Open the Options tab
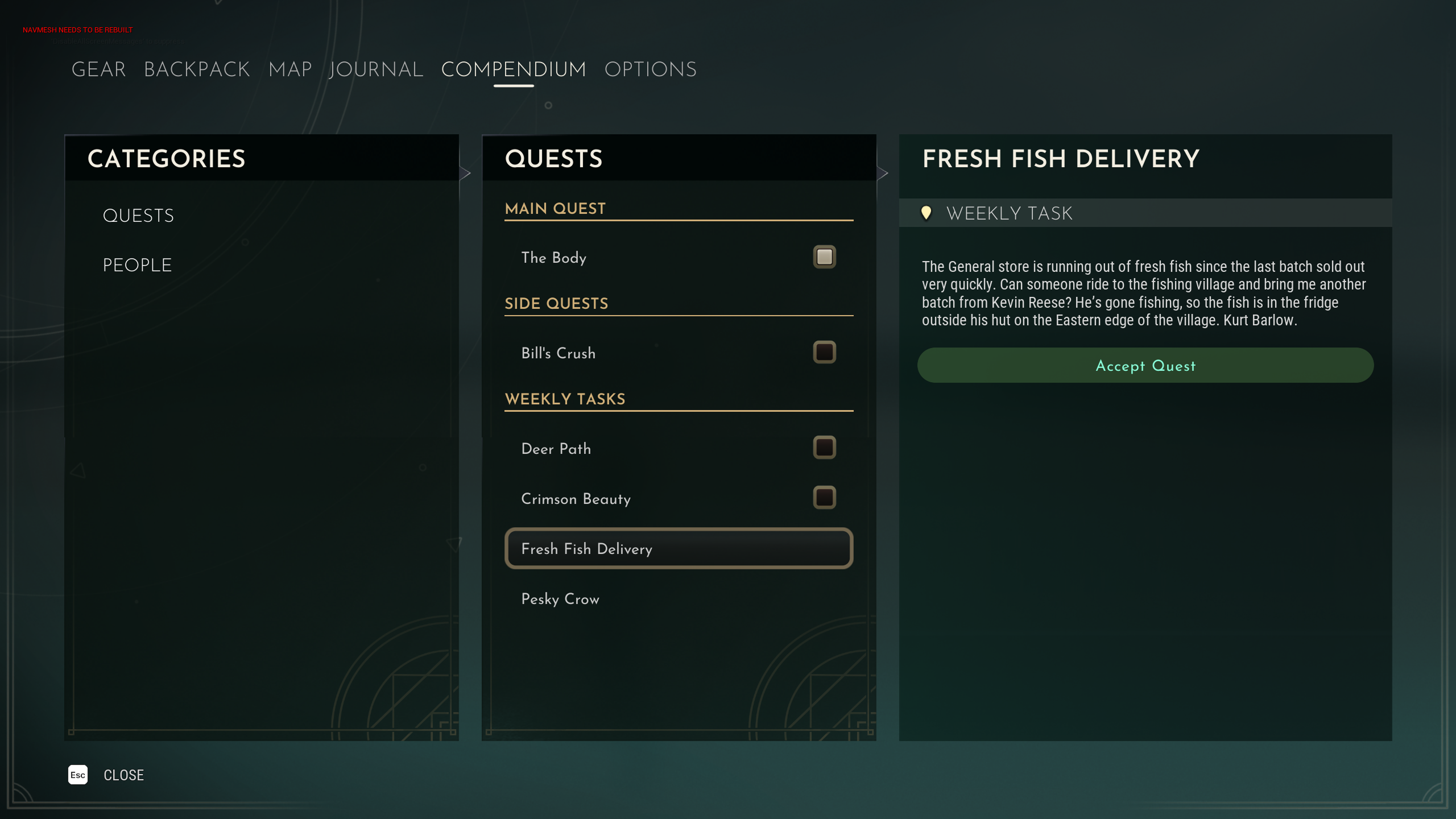The image size is (1456, 819). coord(650,69)
